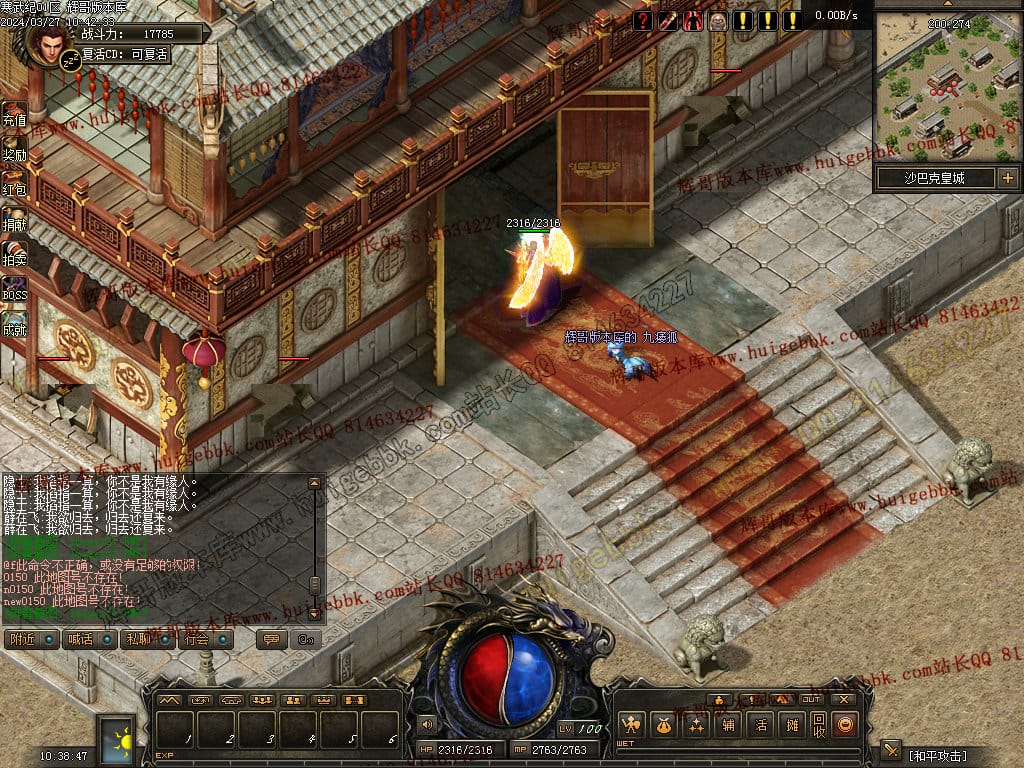This screenshot has height=768, width=1024.
Task: Open the BOSS panel
Action: (x=14, y=289)
